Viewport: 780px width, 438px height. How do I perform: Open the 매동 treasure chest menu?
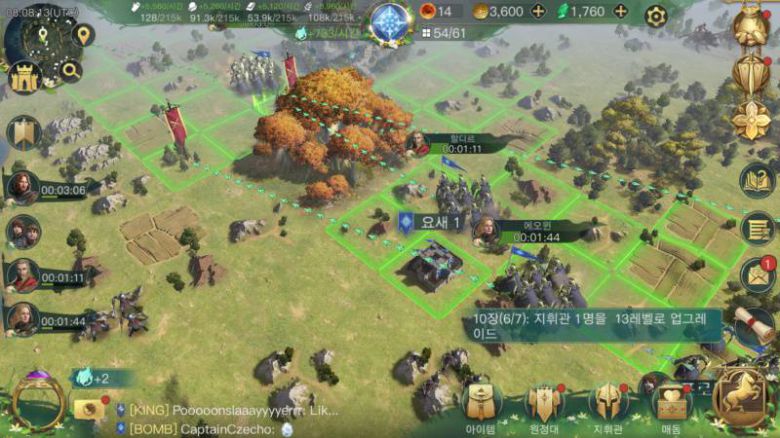(x=672, y=402)
